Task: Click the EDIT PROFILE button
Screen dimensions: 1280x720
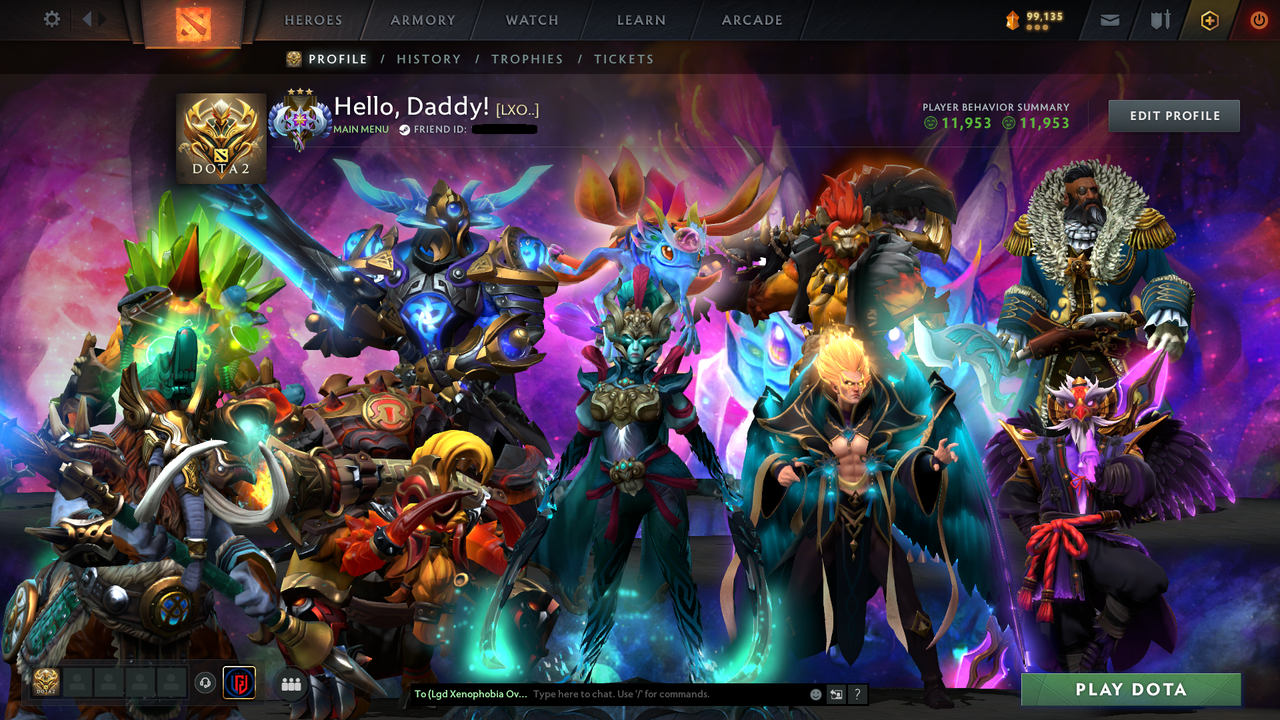Action: tap(1173, 115)
